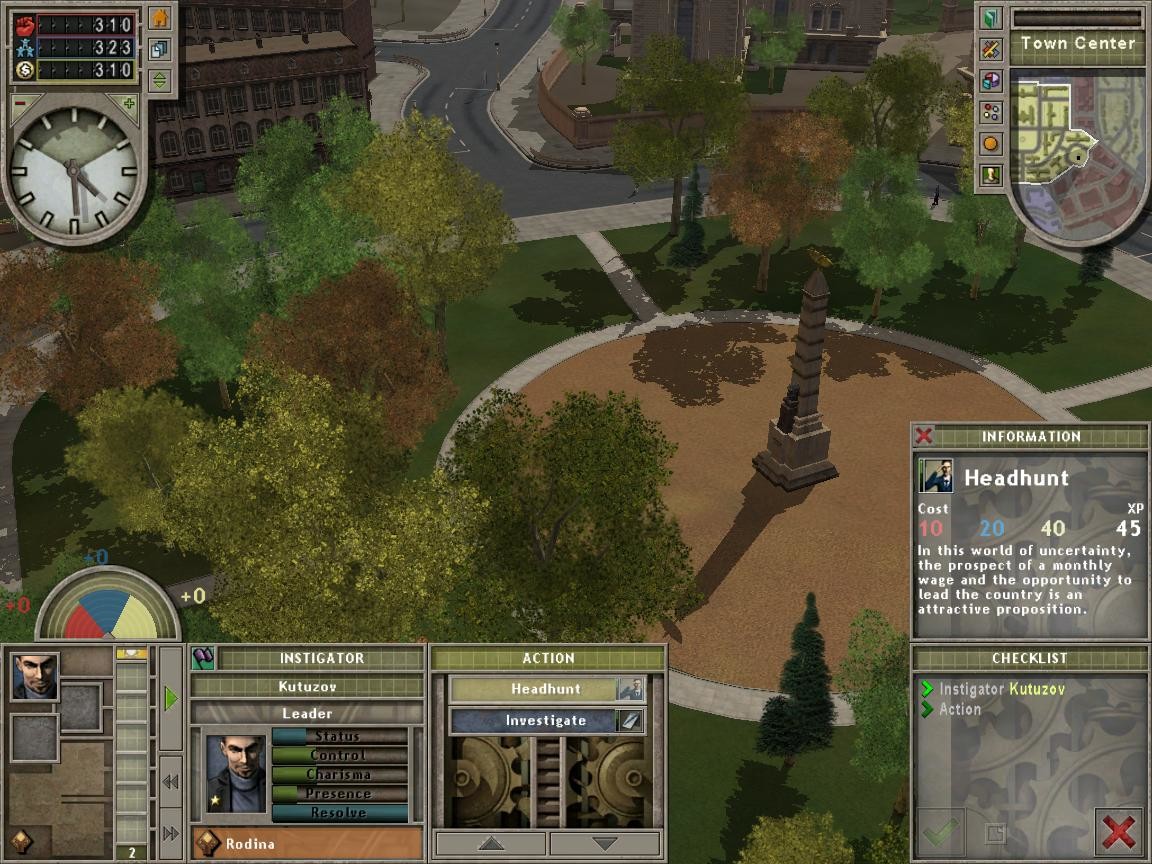
Task: Choose the Investigate action
Action: click(x=546, y=720)
